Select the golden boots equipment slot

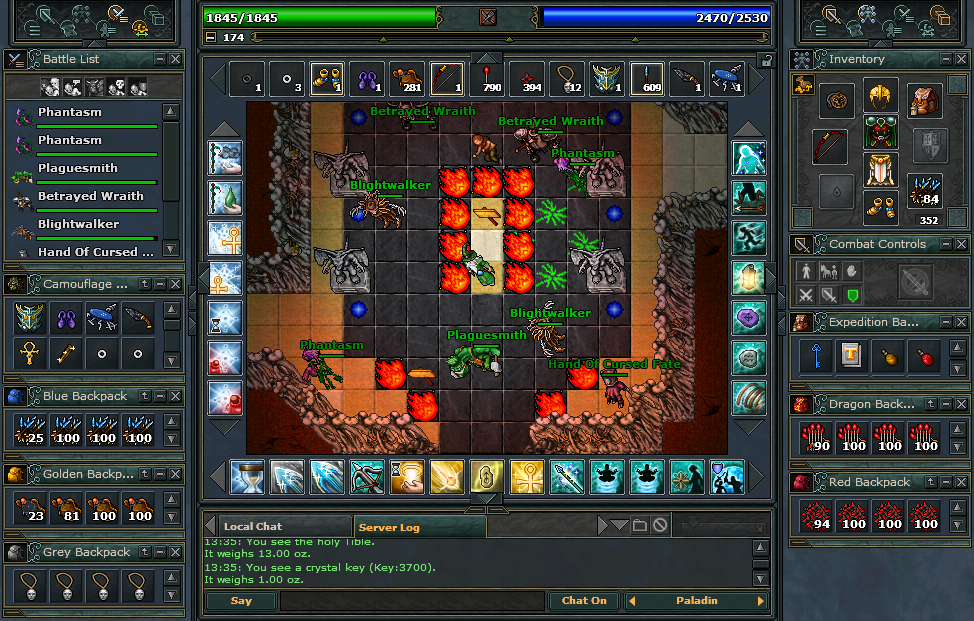pos(880,208)
